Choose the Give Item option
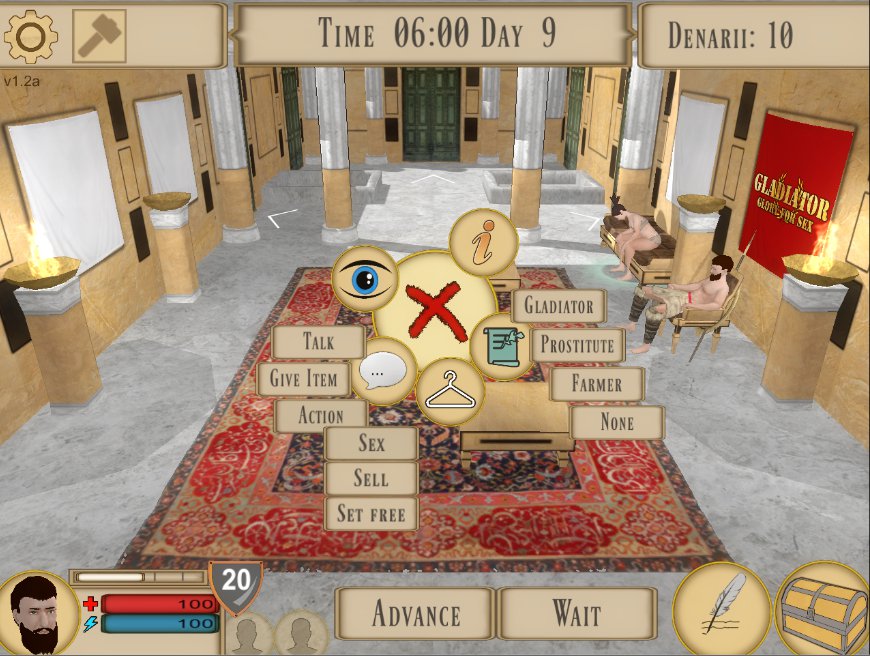 [x=304, y=379]
